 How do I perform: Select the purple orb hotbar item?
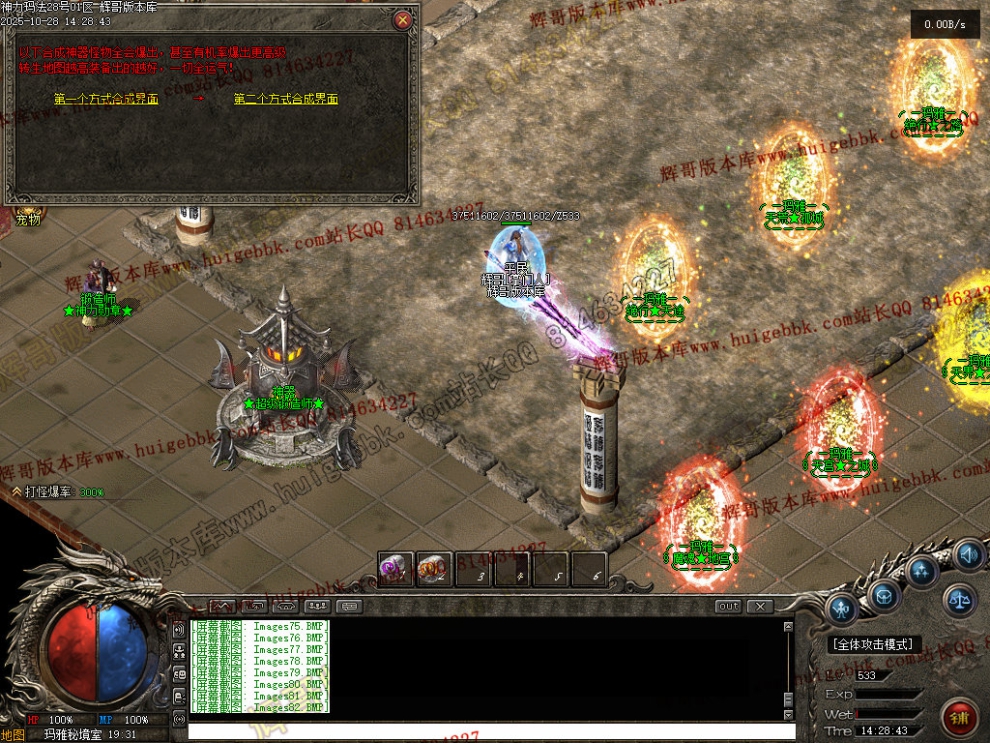click(x=396, y=569)
